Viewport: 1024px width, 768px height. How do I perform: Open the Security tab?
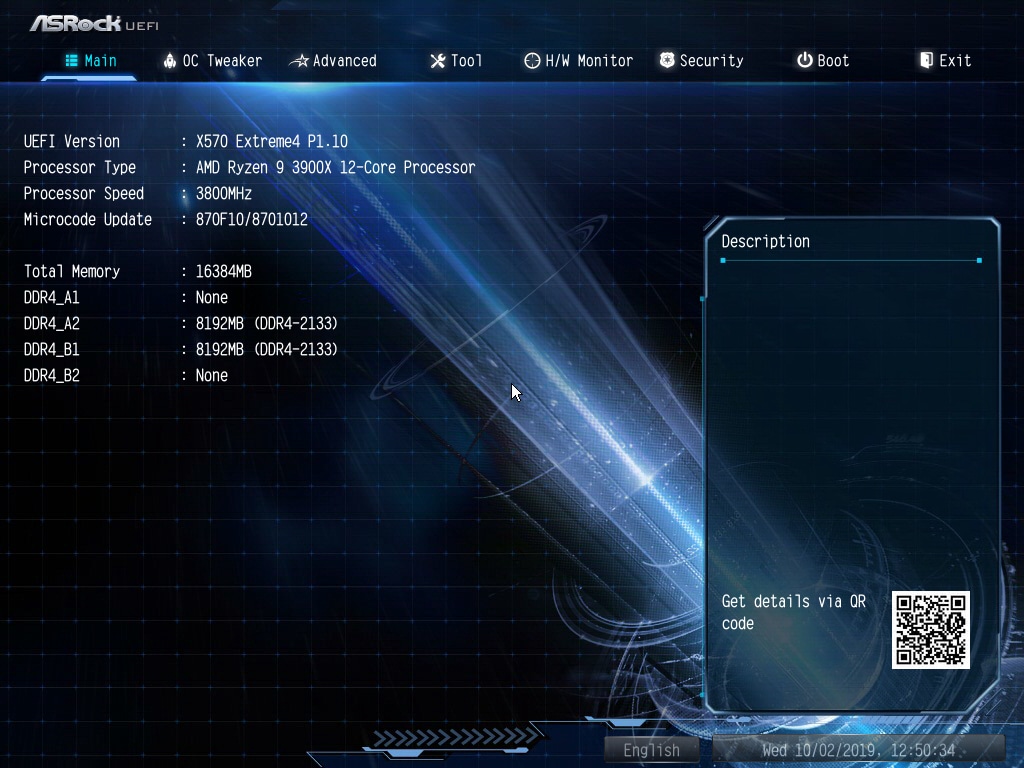point(701,61)
